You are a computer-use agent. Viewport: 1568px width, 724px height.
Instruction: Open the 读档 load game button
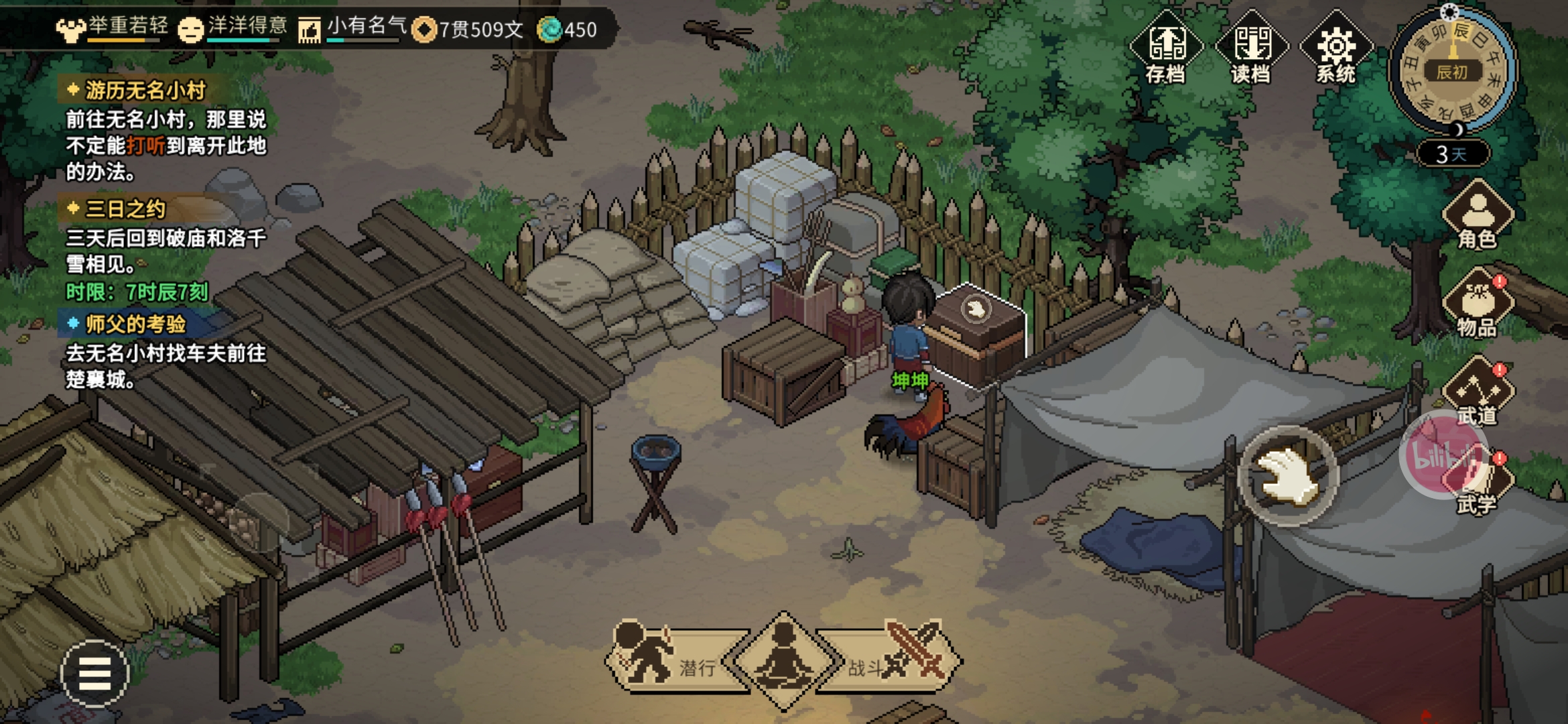point(1251,48)
